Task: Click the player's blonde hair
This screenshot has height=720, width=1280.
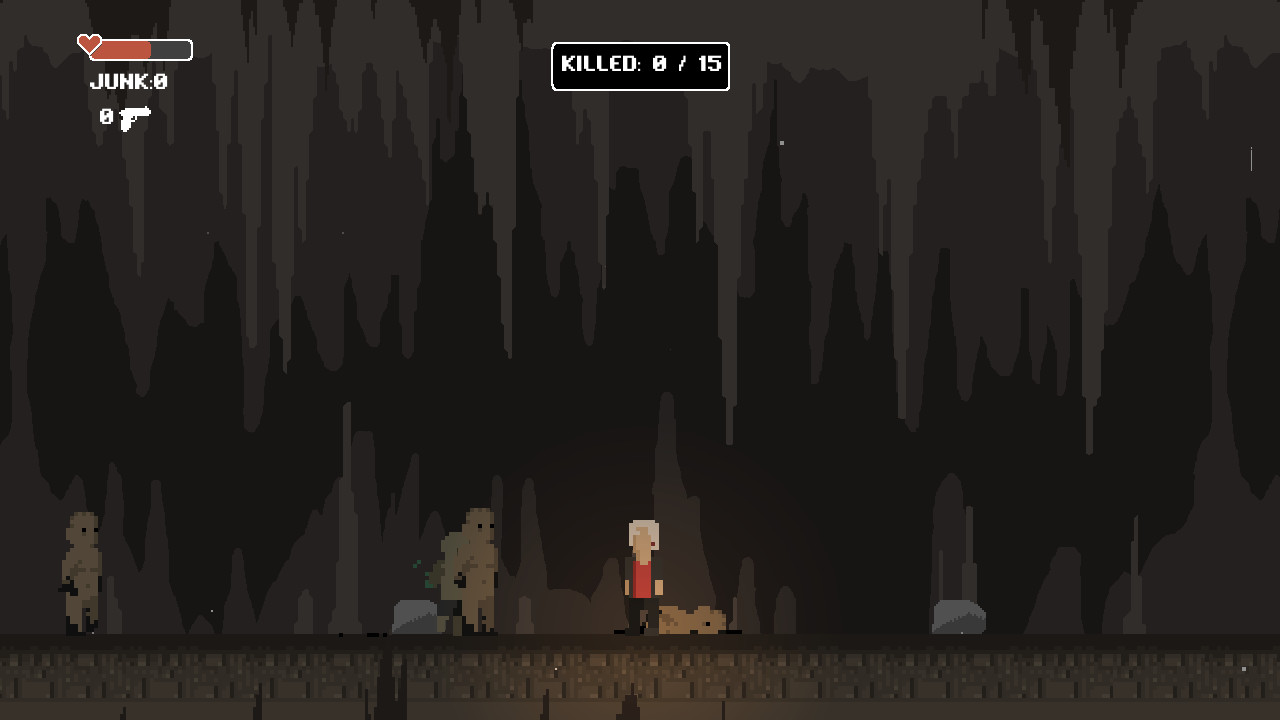Action: coord(641,530)
